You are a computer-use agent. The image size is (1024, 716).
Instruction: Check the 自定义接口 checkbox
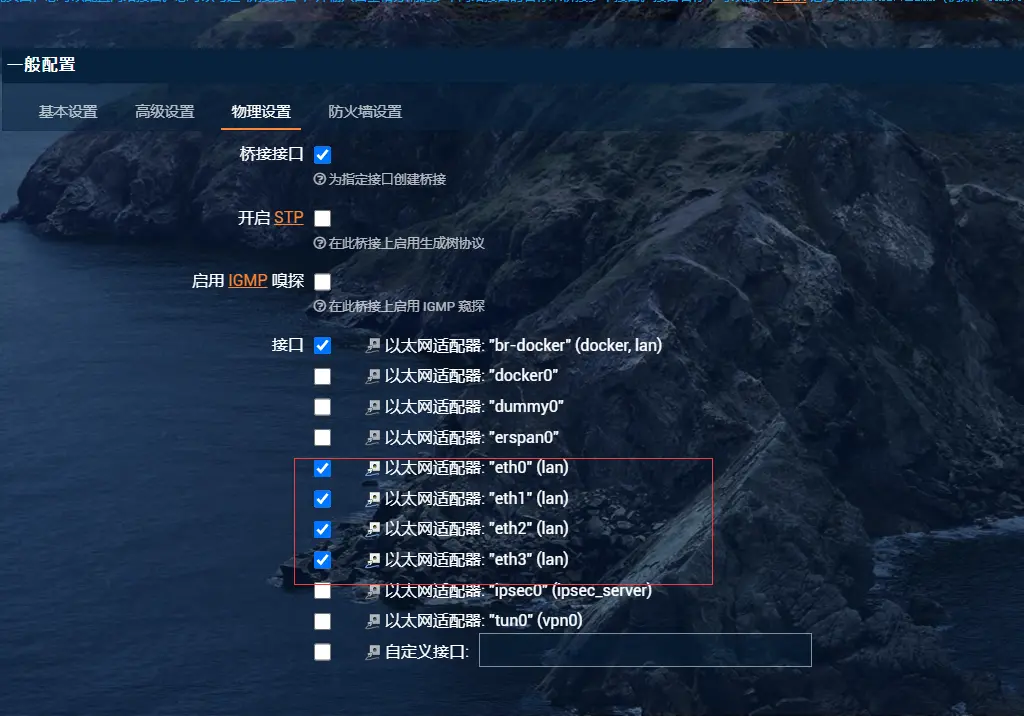pyautogui.click(x=322, y=652)
